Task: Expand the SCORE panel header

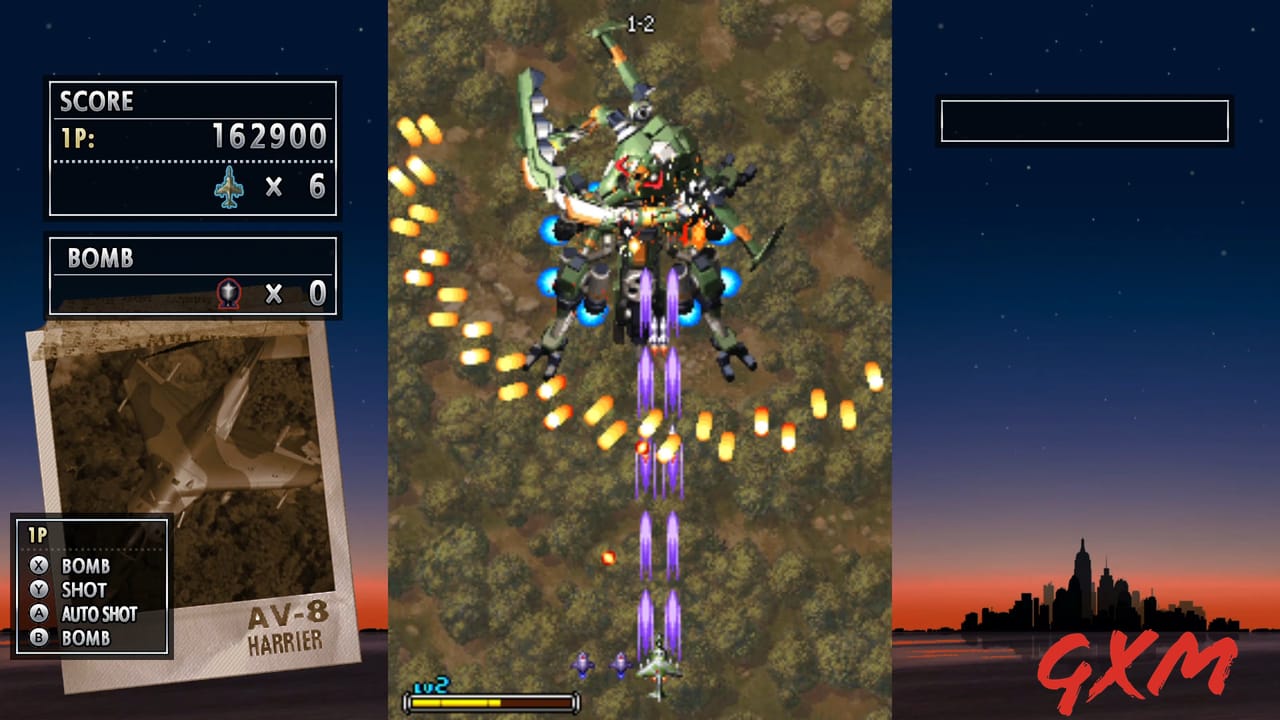Action: [97, 101]
